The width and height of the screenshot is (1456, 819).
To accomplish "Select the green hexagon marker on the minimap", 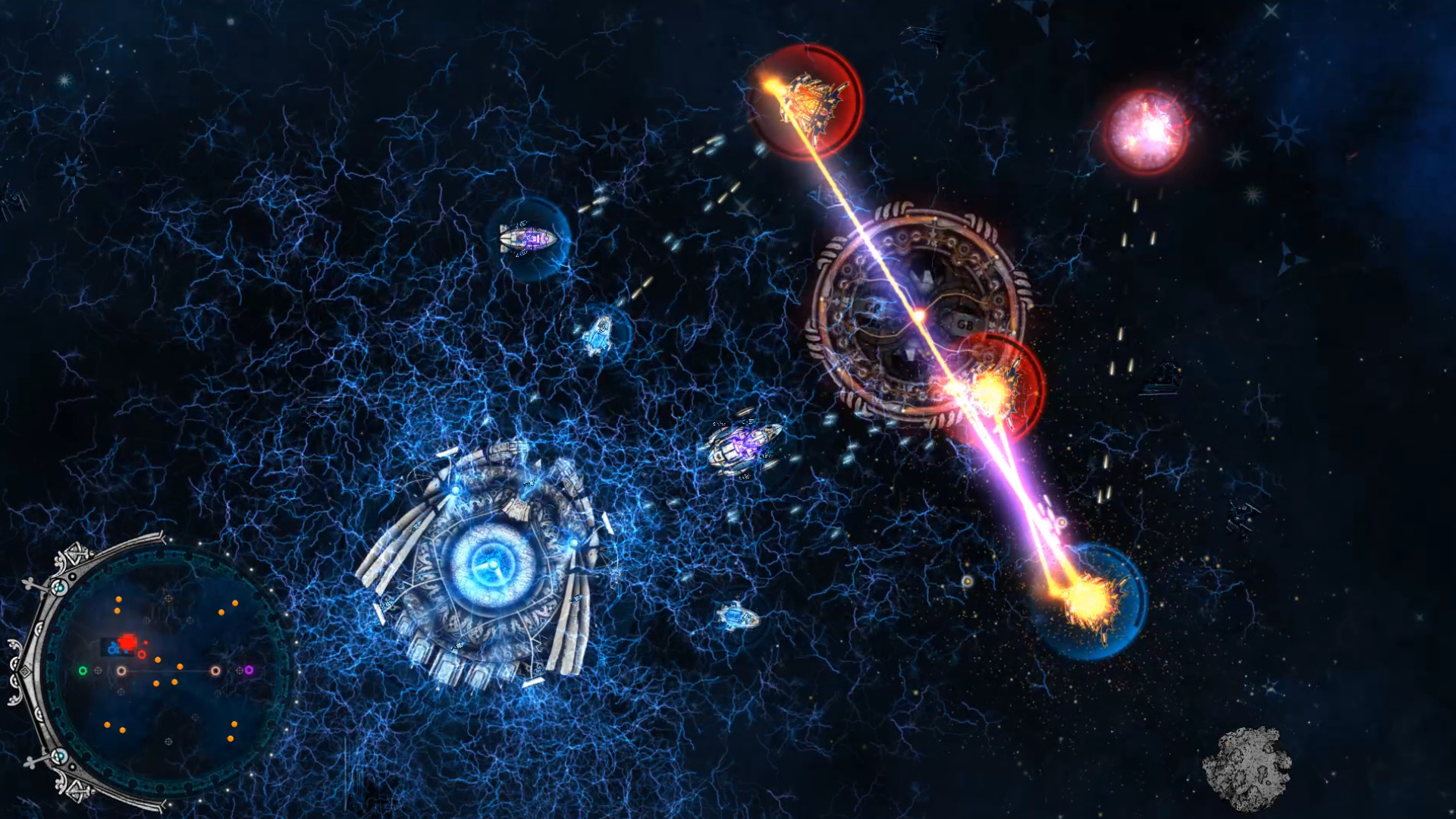I will click(x=83, y=670).
